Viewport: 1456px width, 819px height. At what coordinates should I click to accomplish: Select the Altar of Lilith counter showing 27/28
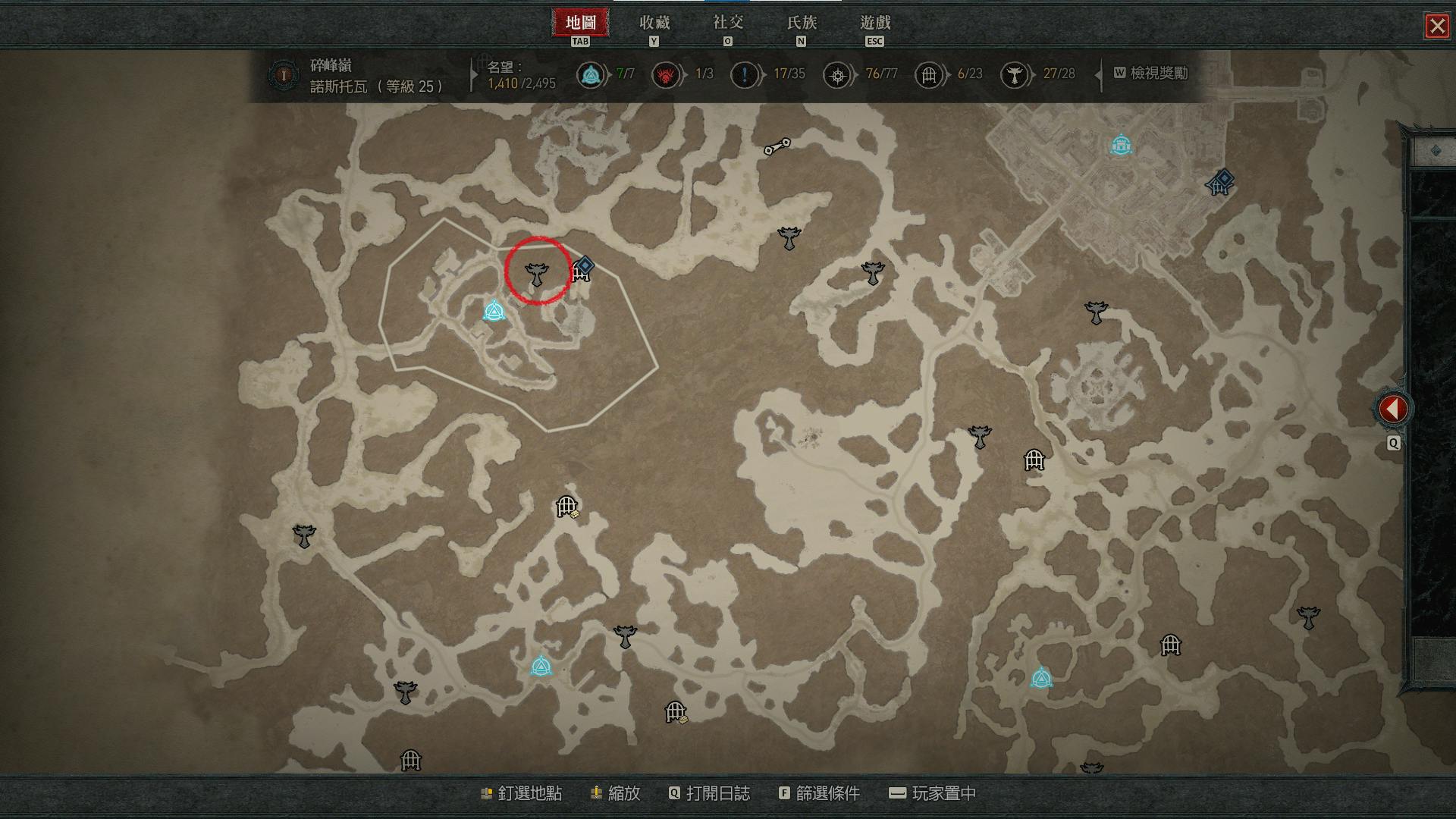pos(1014,75)
